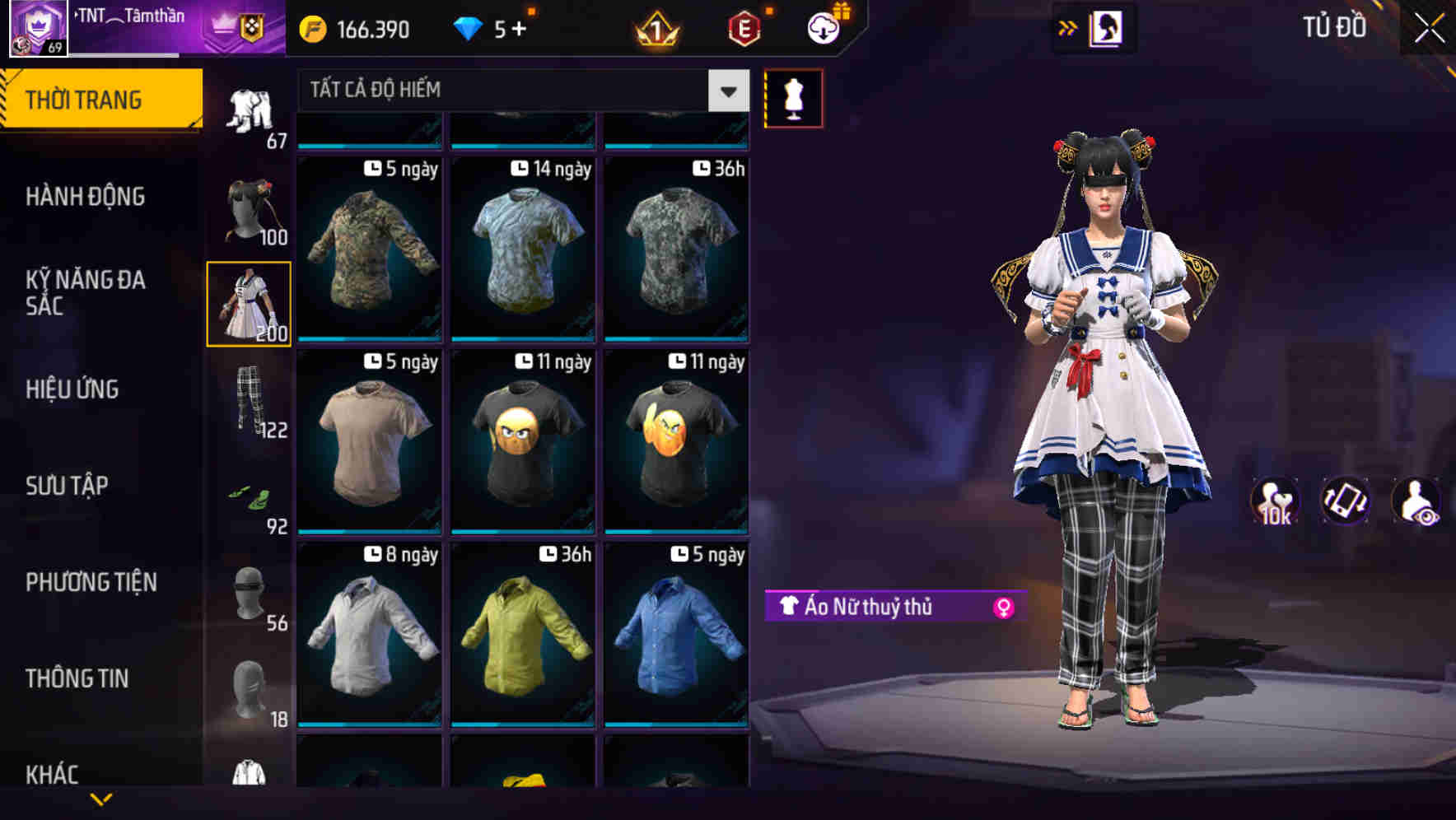This screenshot has width=1456, height=820.
Task: Click the blue durability bar under camo shirt
Action: point(368,338)
